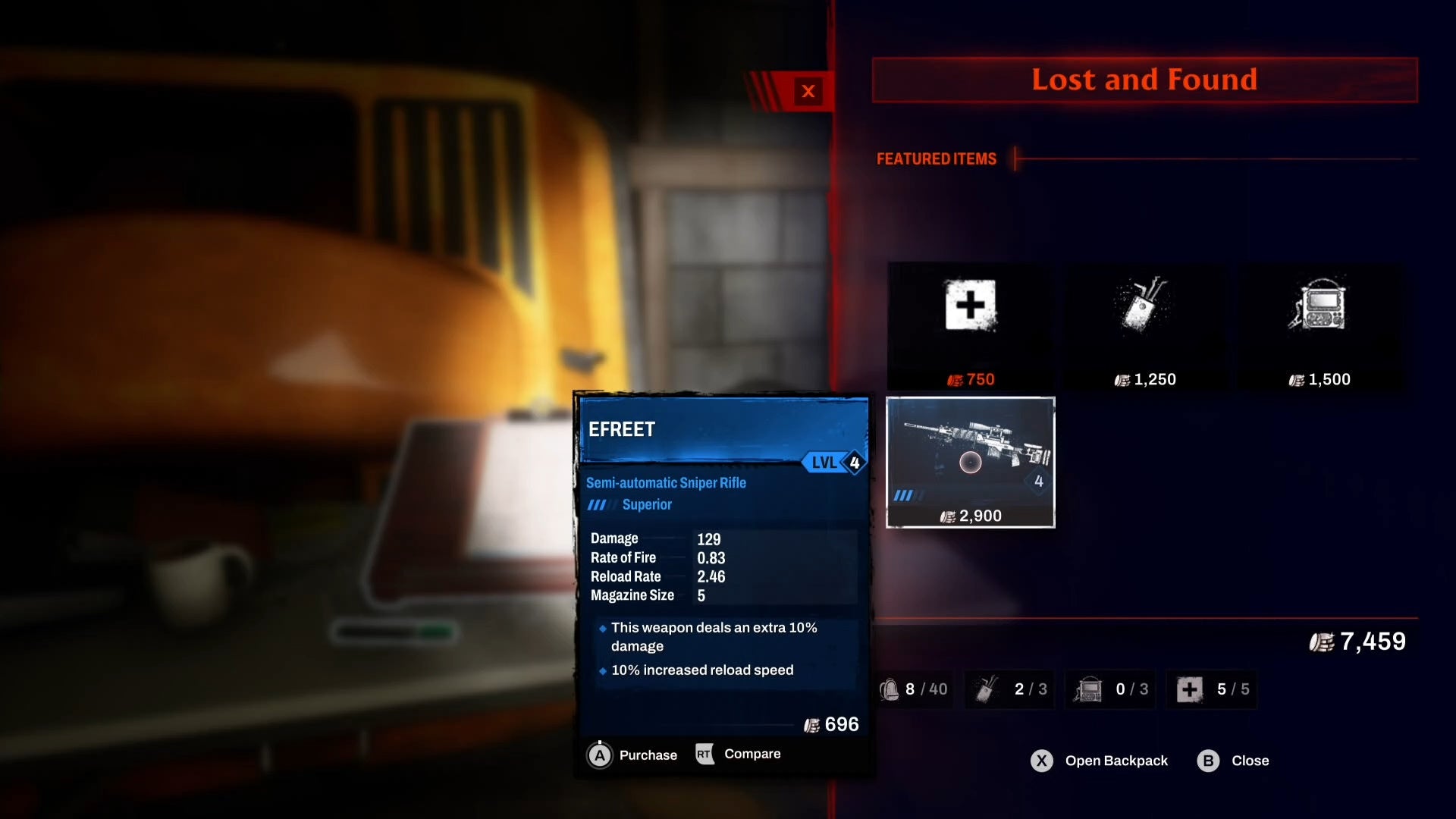Click the coin icon next to 696 price
The width and height of the screenshot is (1456, 819).
[x=813, y=725]
